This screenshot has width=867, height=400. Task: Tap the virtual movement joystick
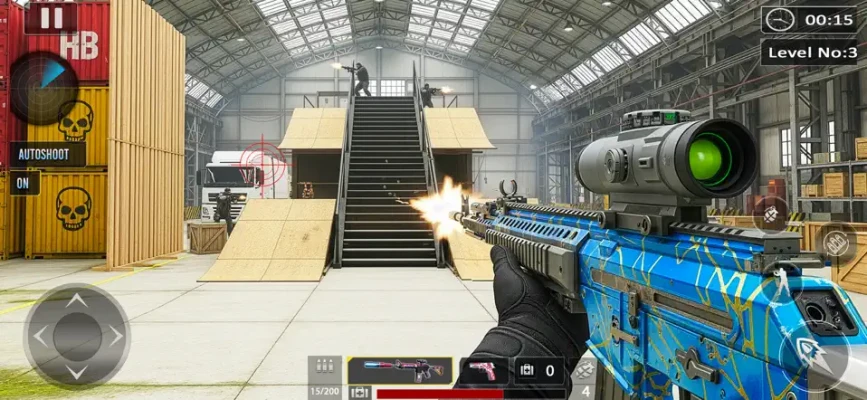(76, 335)
